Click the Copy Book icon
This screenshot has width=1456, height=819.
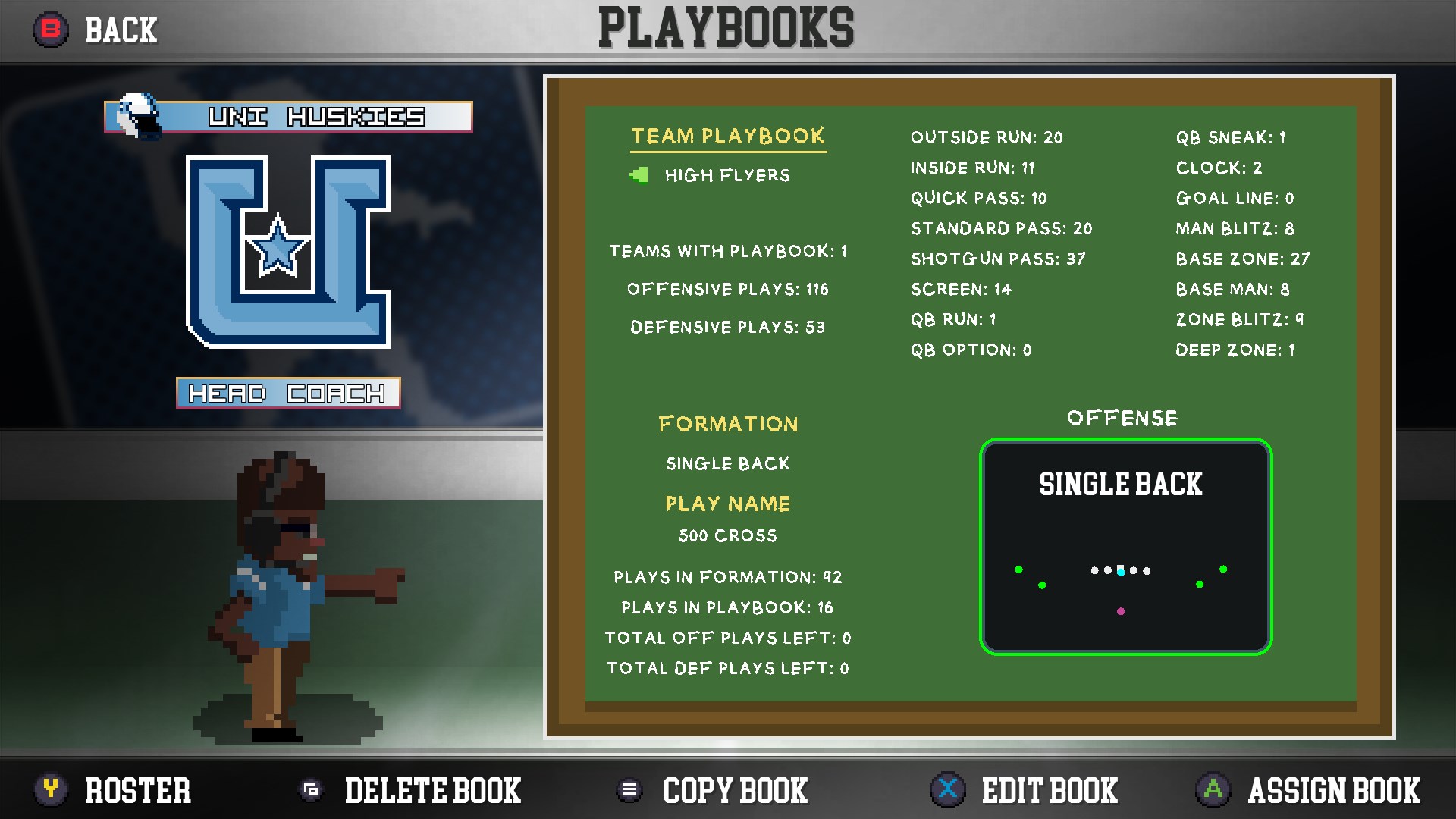(629, 790)
